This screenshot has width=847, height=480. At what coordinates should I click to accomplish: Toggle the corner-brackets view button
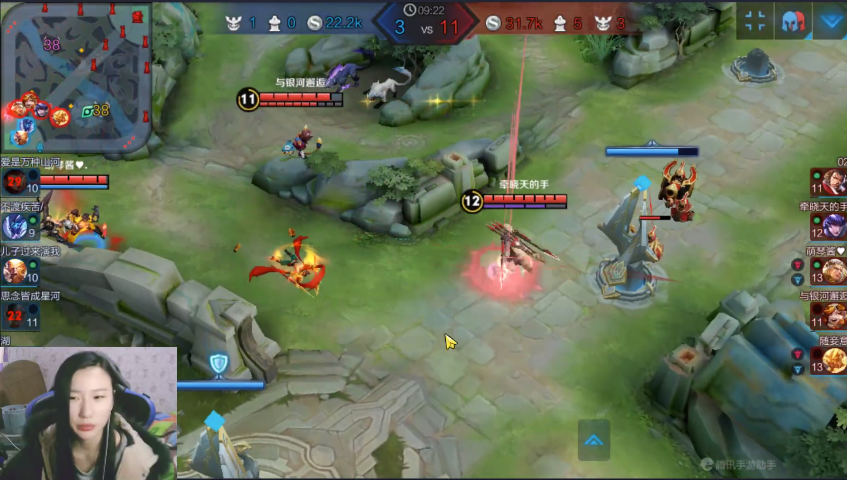pos(756,21)
